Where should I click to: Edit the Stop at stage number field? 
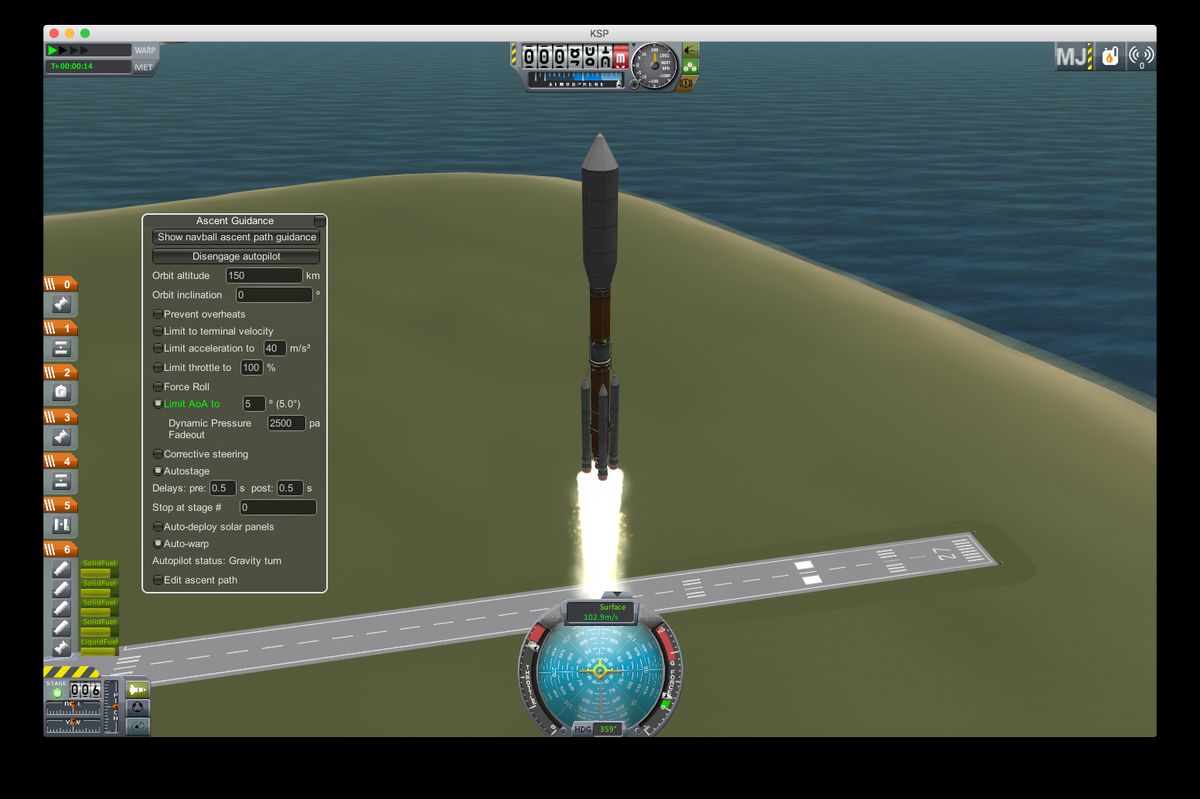coord(278,508)
